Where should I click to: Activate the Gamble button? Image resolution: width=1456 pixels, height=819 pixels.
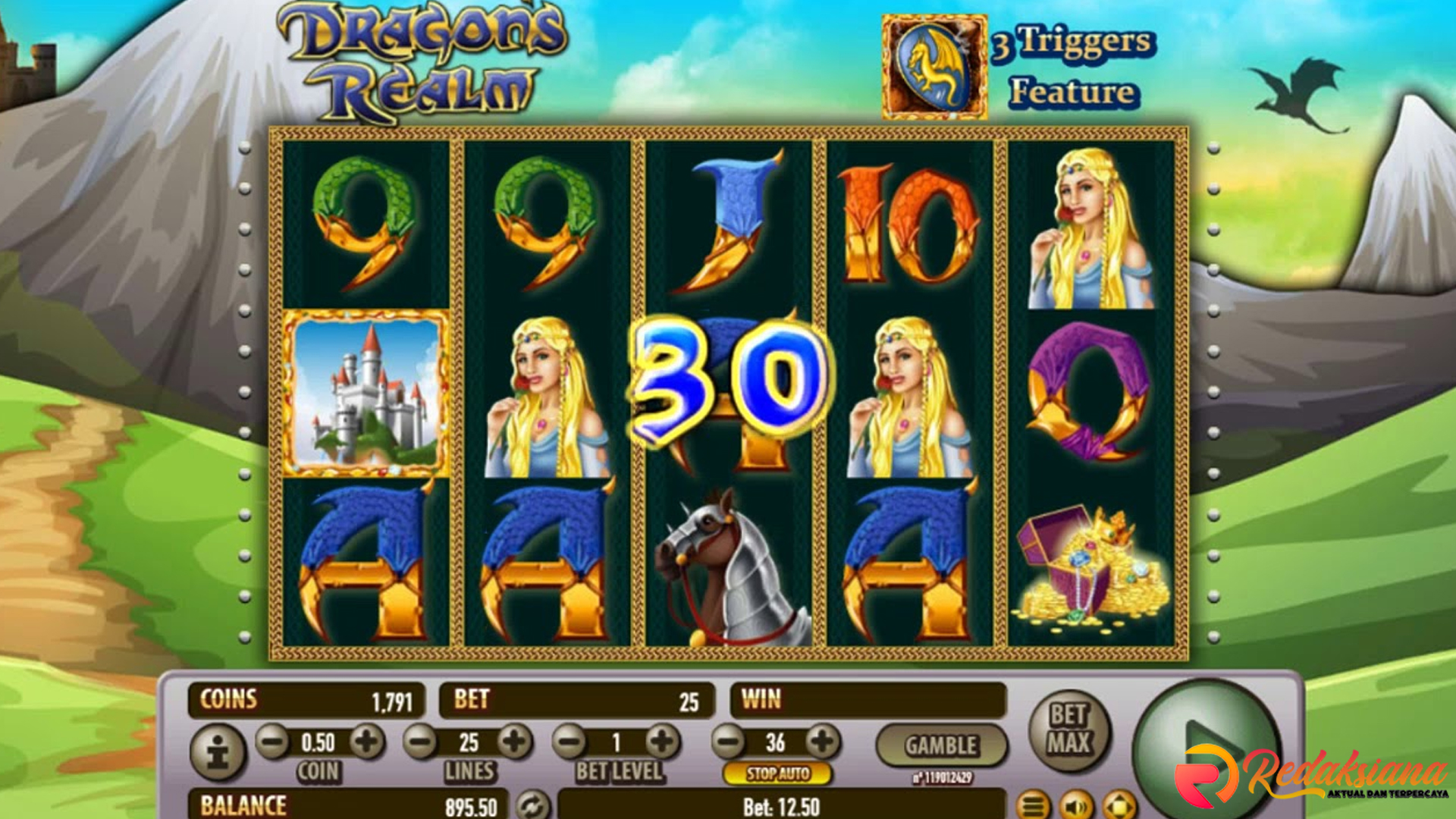click(941, 746)
